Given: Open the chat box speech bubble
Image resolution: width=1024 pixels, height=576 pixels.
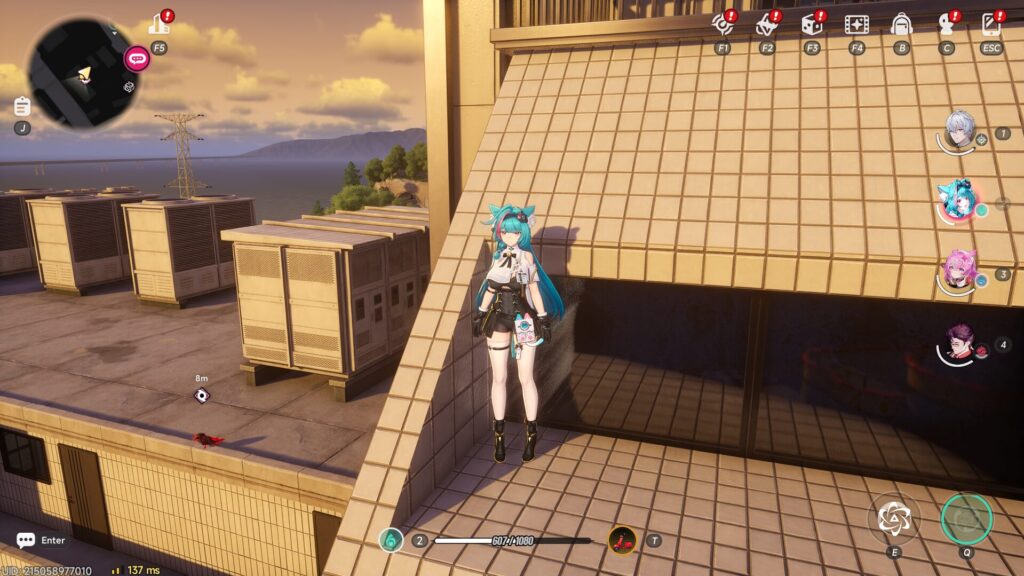Looking at the screenshot, I should click(x=25, y=540).
